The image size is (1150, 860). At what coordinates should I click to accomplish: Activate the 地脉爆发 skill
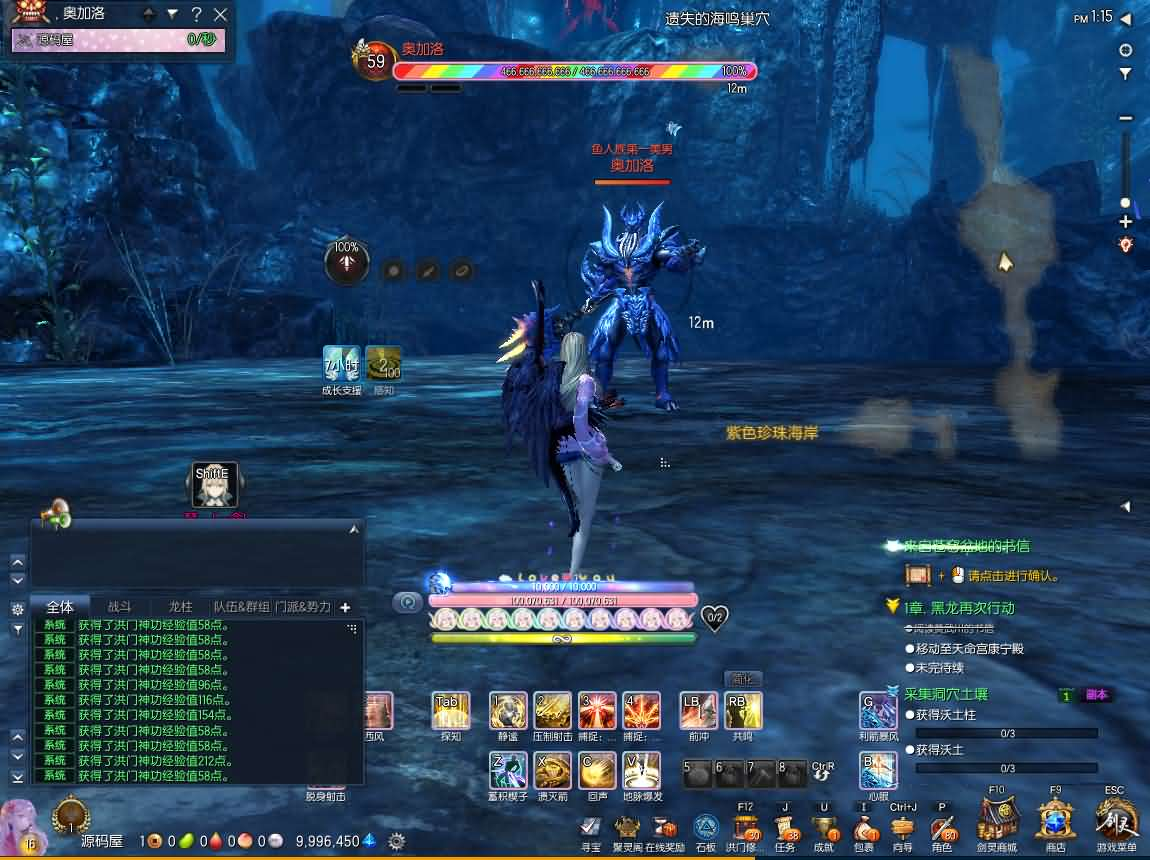641,770
